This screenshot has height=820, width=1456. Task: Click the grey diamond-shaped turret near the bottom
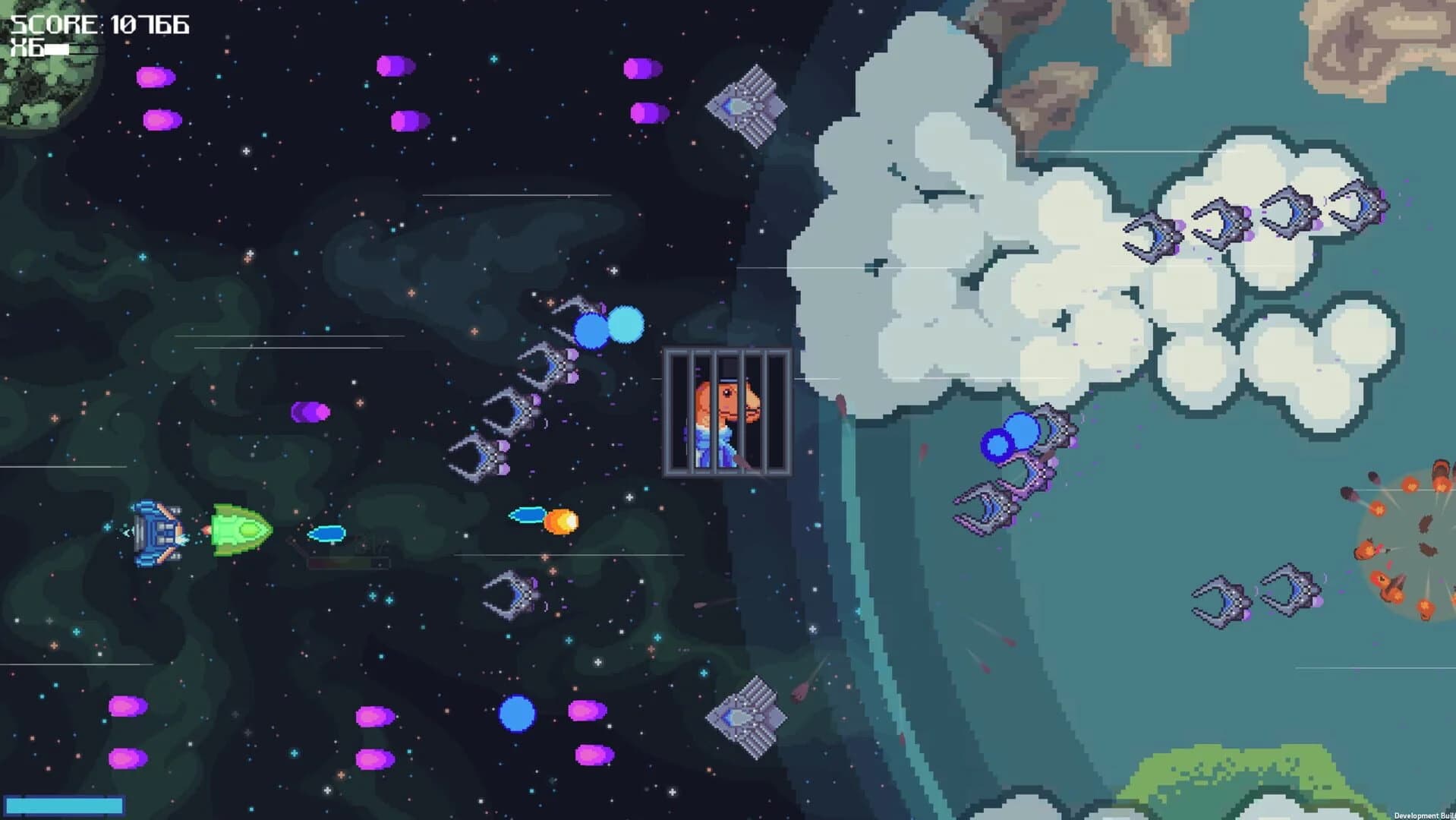748,717
